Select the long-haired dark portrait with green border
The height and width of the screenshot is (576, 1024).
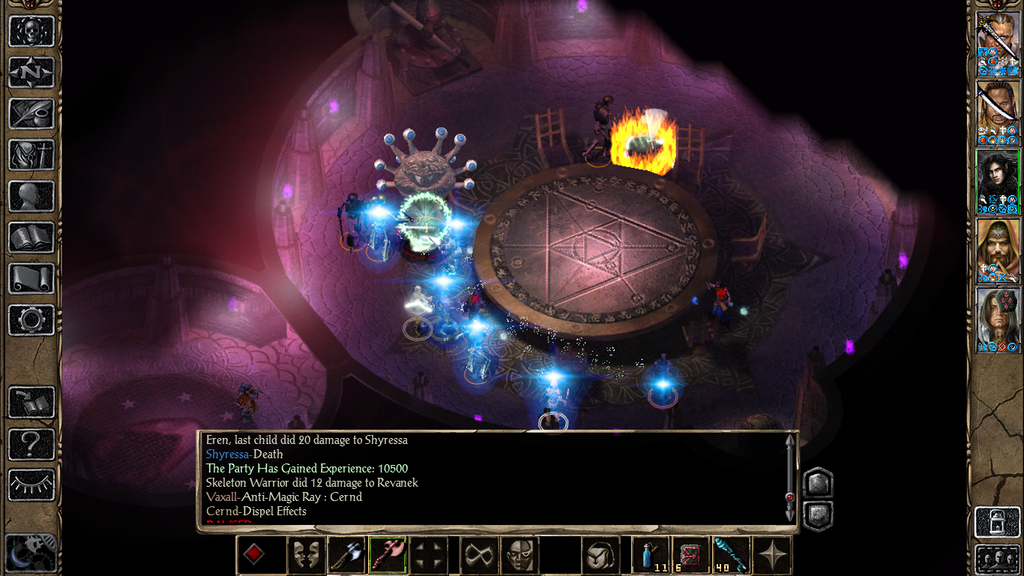pyautogui.click(x=997, y=181)
